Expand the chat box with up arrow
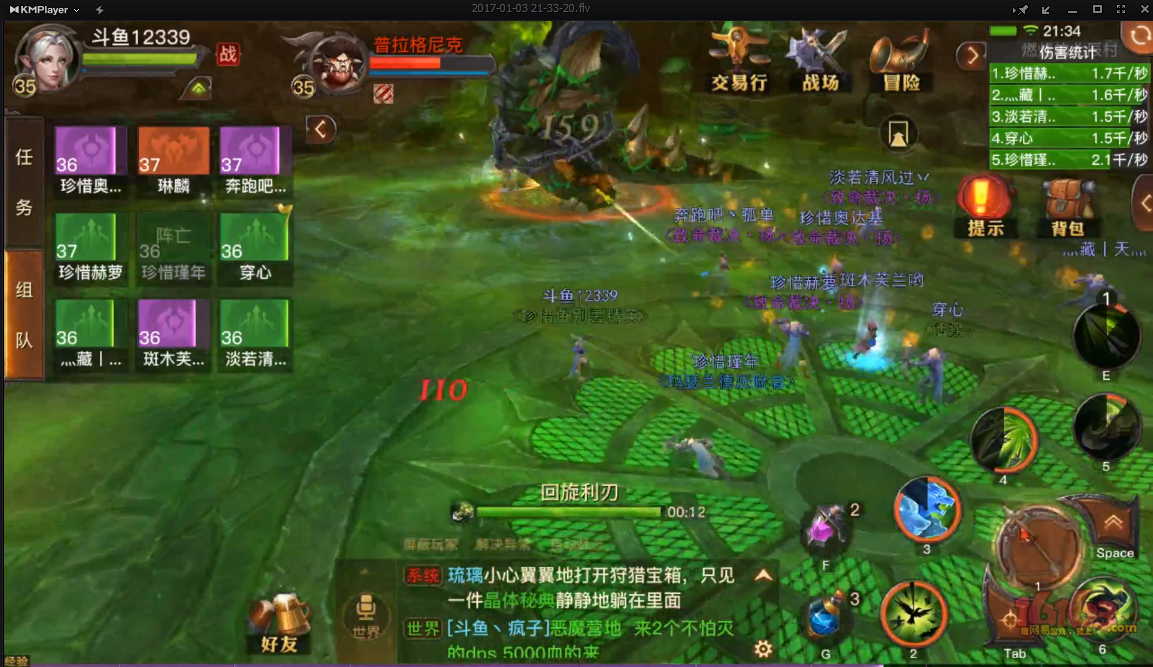This screenshot has height=667, width=1153. pyautogui.click(x=764, y=575)
